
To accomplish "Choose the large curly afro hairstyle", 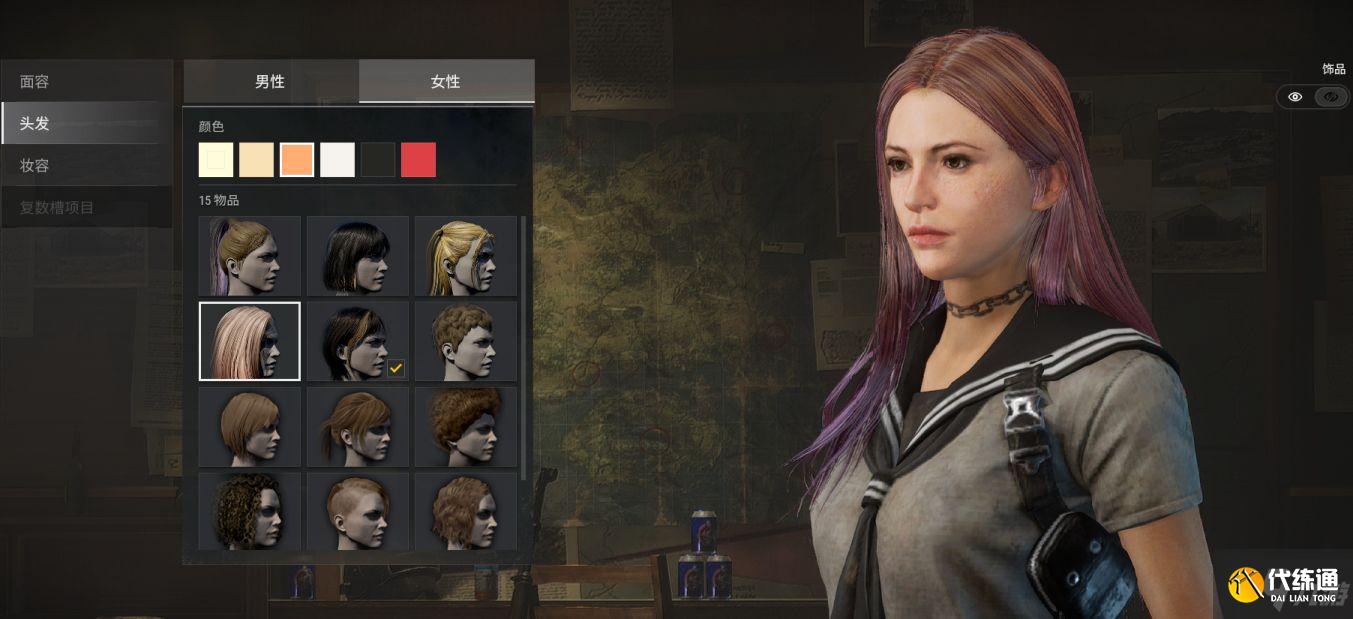I will click(x=465, y=426).
